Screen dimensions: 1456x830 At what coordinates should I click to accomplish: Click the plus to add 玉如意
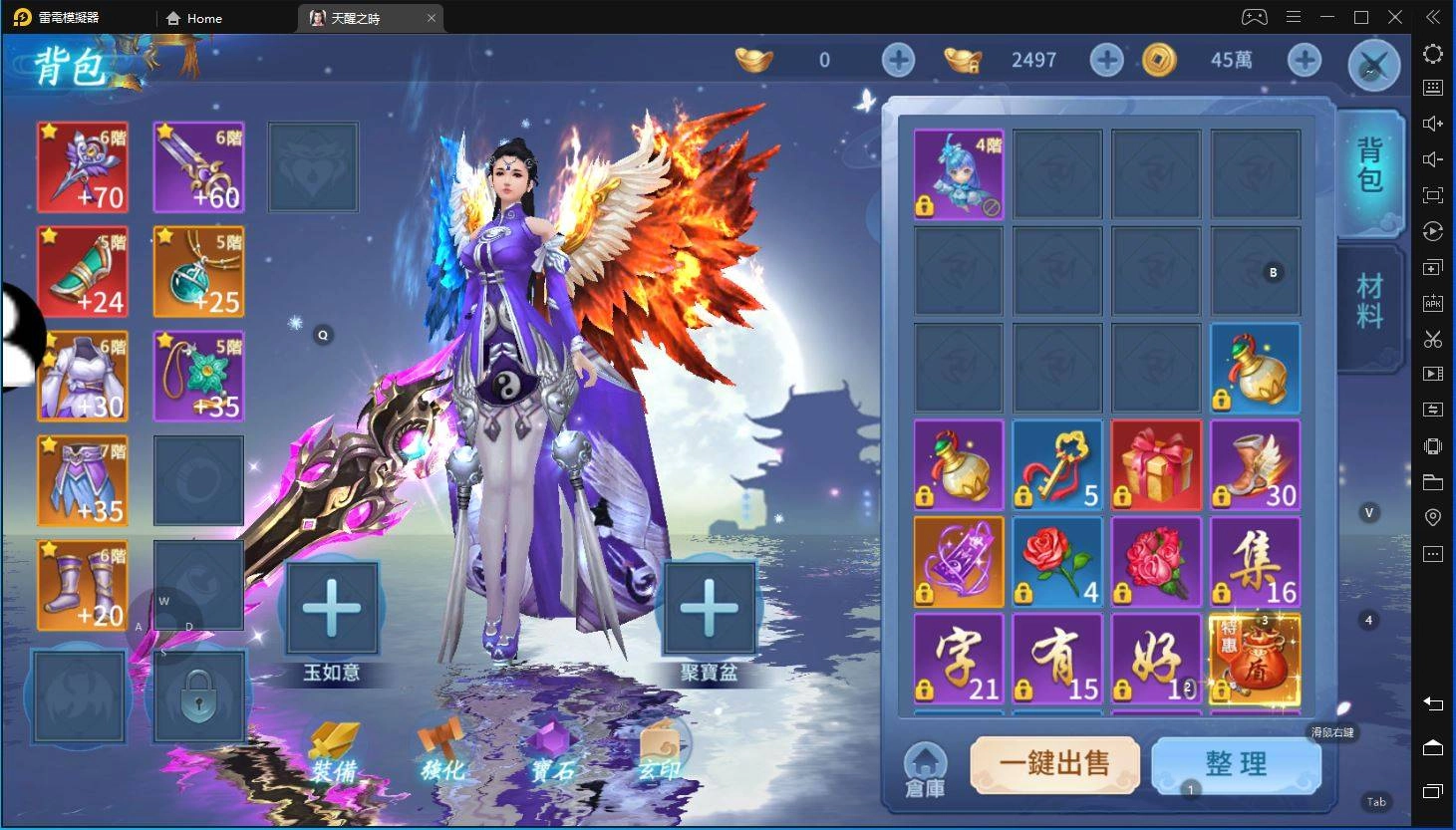coord(333,609)
